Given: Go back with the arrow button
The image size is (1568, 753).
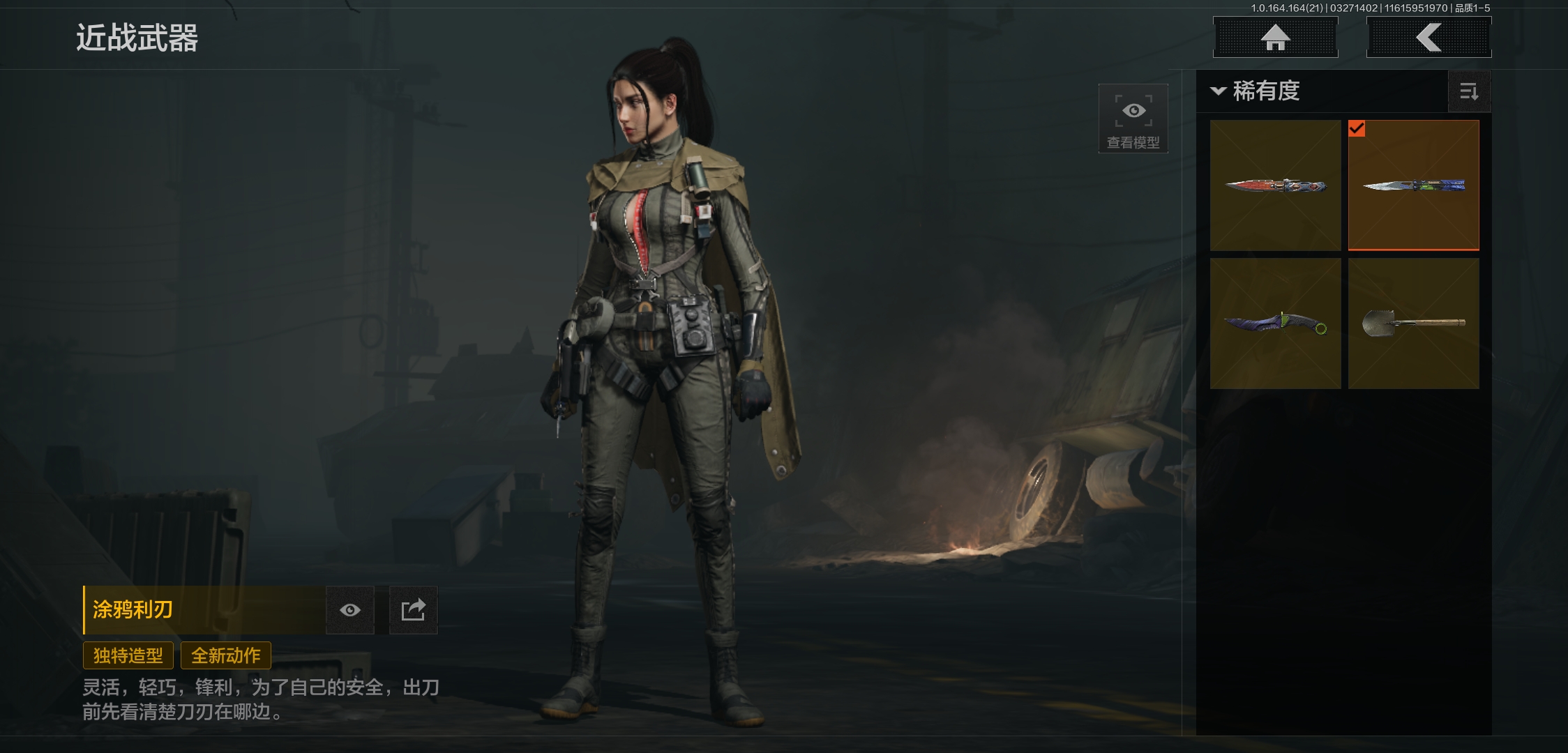Looking at the screenshot, I should point(1428,38).
